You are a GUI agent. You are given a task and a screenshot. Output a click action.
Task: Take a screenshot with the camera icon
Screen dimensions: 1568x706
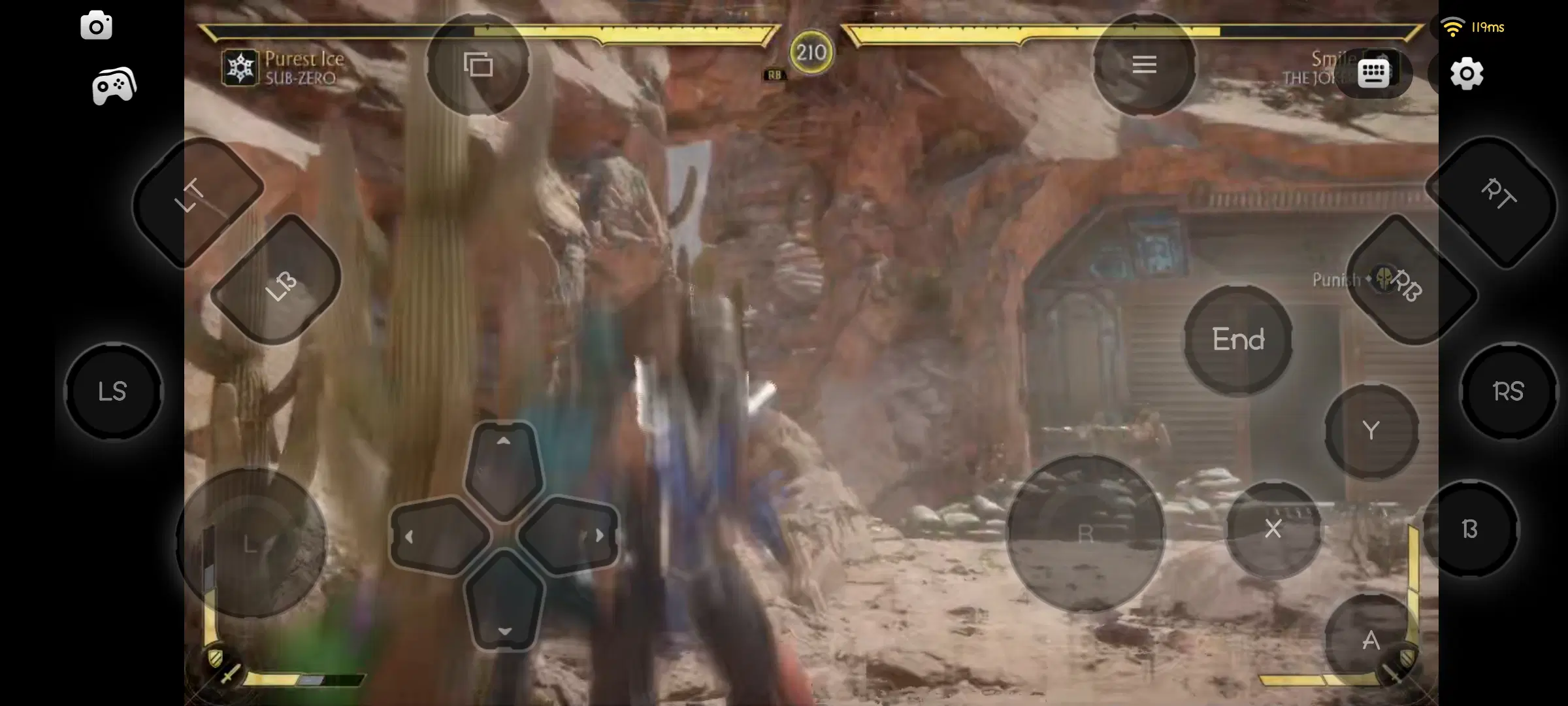click(97, 25)
